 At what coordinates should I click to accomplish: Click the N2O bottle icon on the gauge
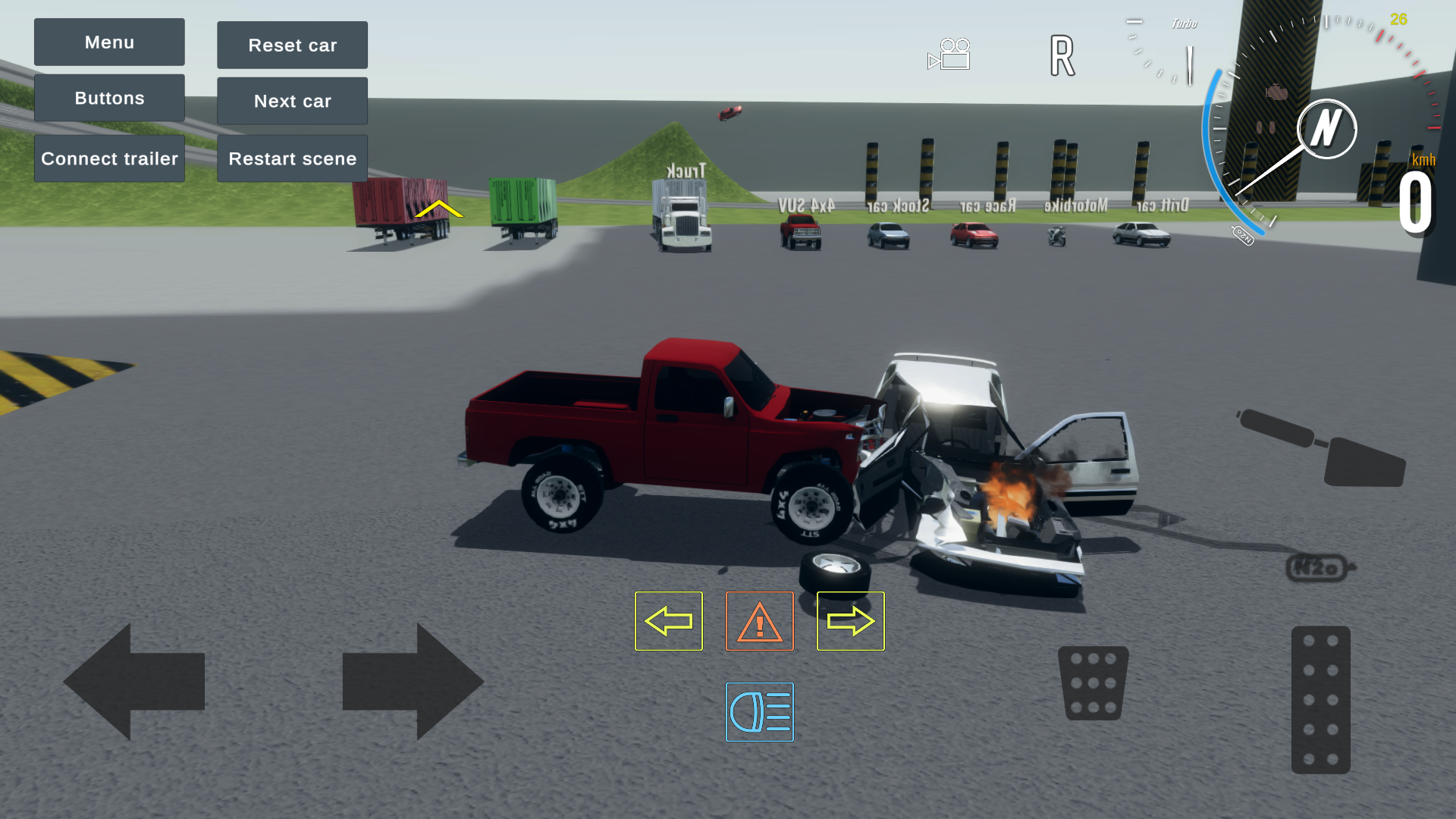coord(1243,236)
